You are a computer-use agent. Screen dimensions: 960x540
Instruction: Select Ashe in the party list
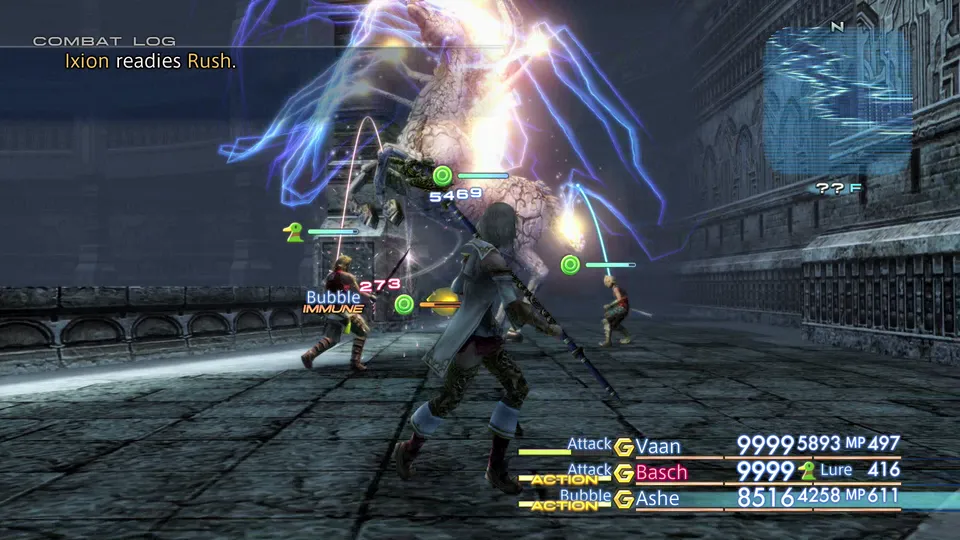(x=657, y=498)
